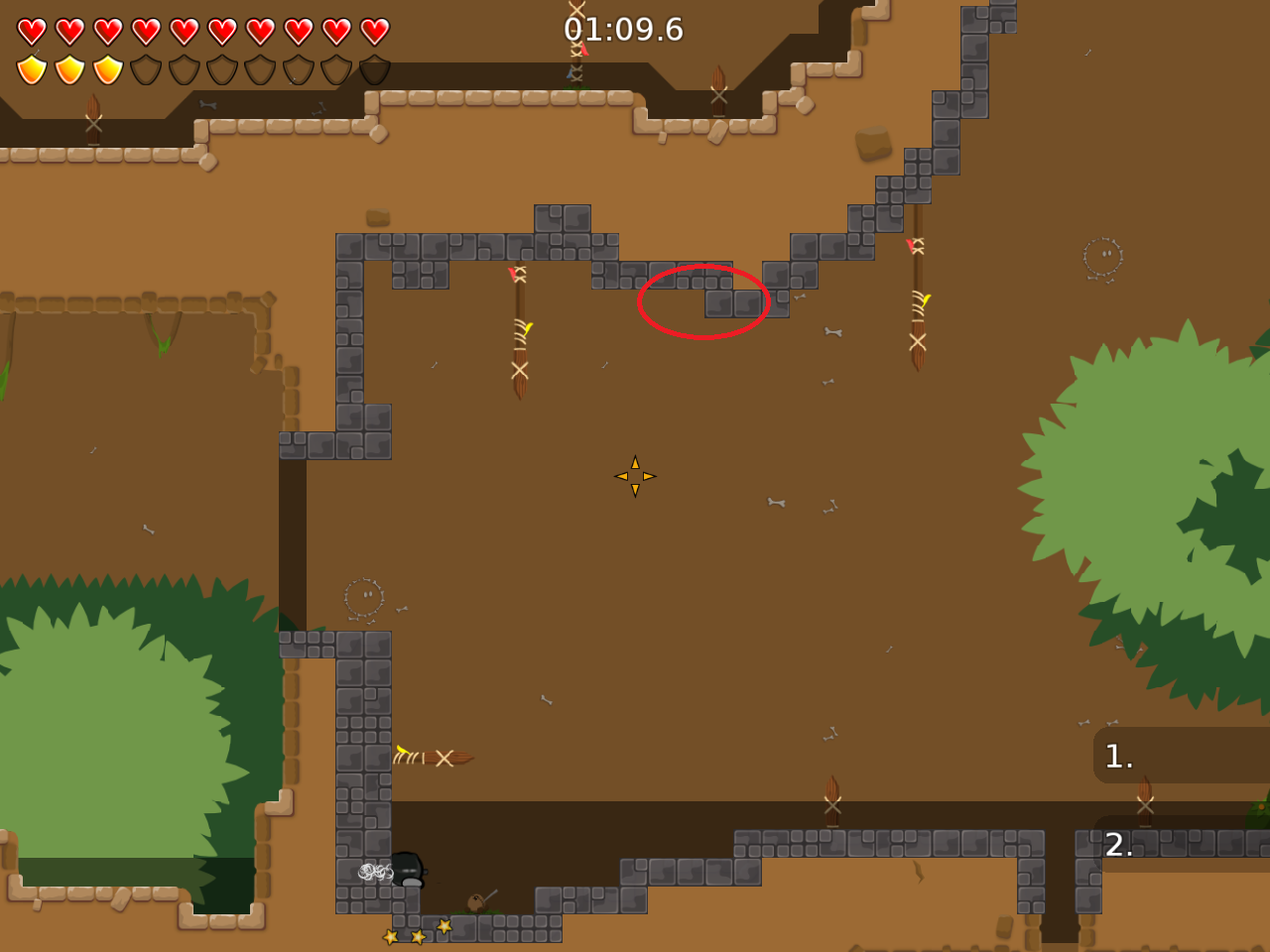1270x952 pixels.
Task: Click the leftmost golden shield icon
Action: tap(31, 69)
